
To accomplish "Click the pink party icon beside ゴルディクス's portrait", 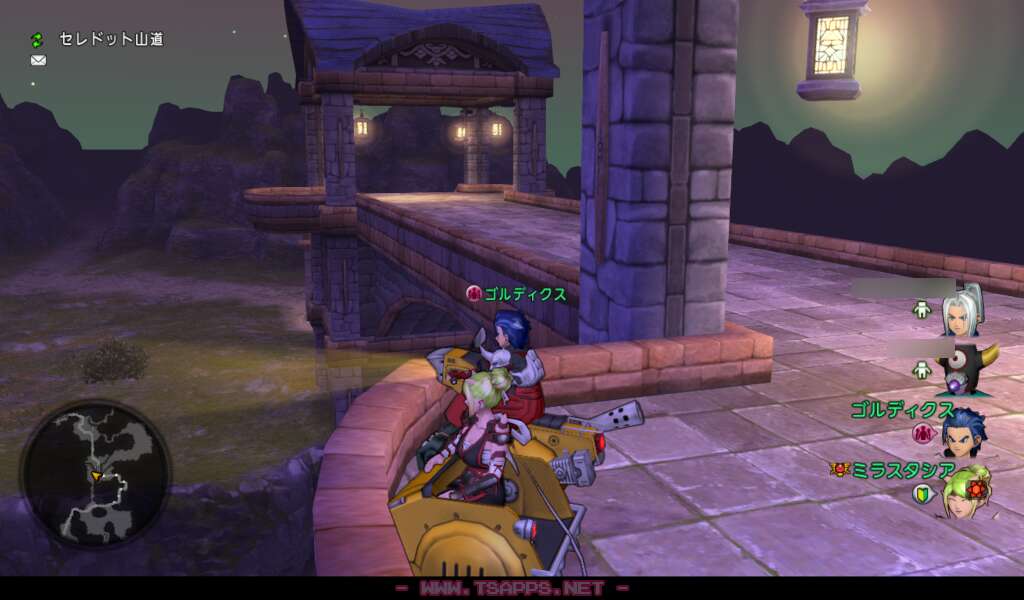I will click(x=922, y=434).
